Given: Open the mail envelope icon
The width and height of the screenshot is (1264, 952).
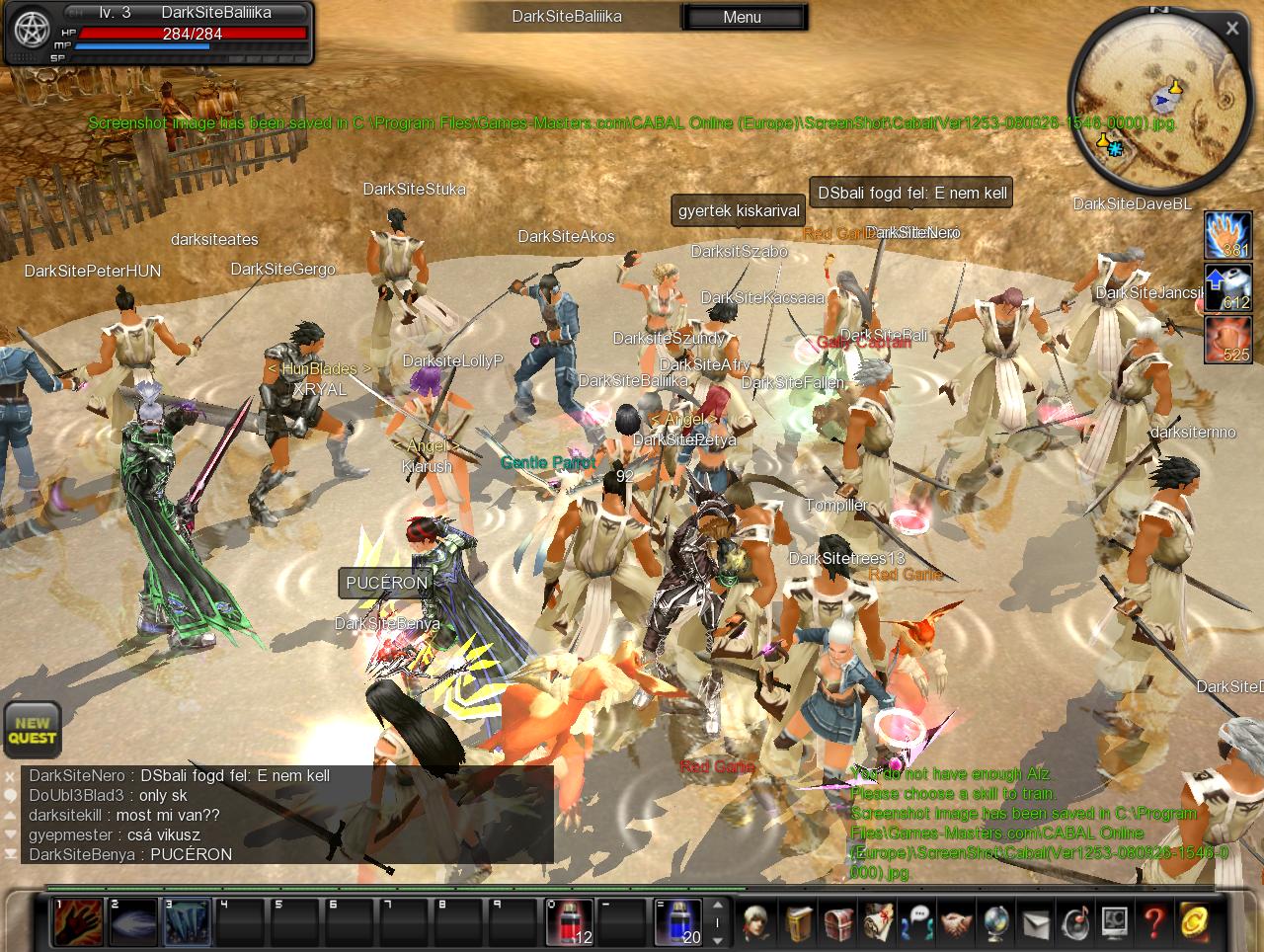Looking at the screenshot, I should click(x=1035, y=922).
